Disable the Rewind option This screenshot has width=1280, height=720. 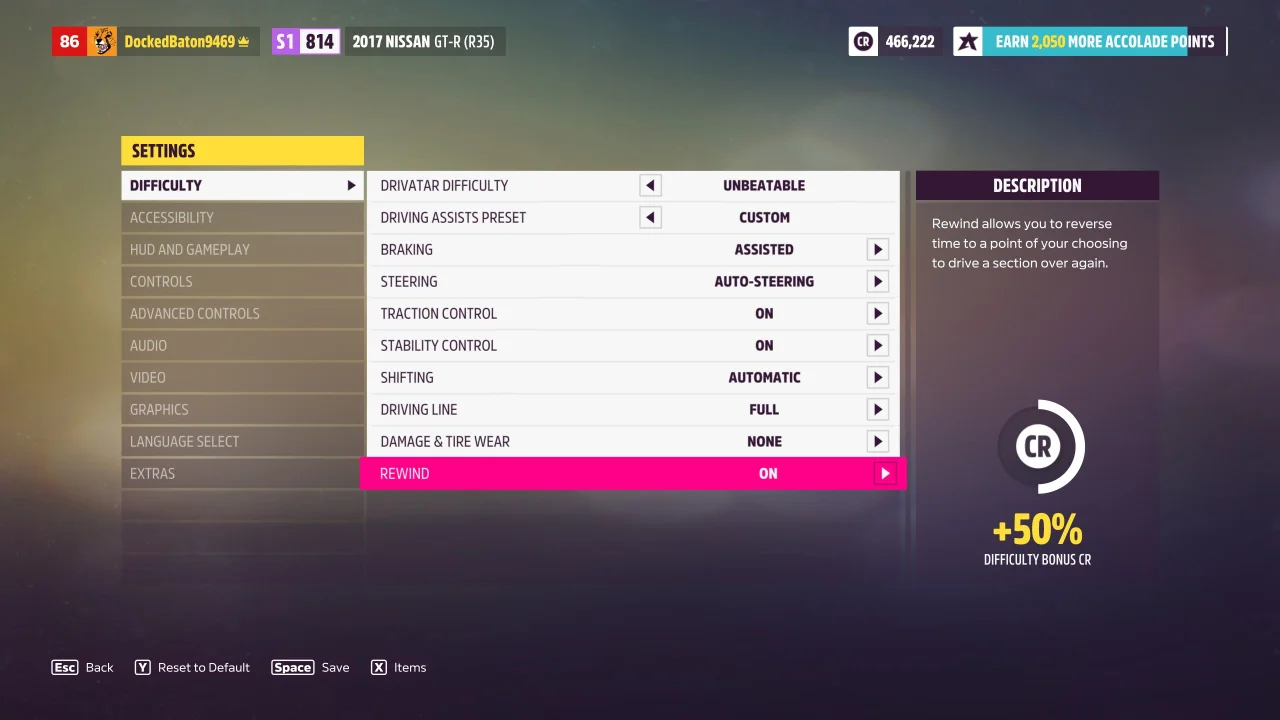[x=884, y=473]
